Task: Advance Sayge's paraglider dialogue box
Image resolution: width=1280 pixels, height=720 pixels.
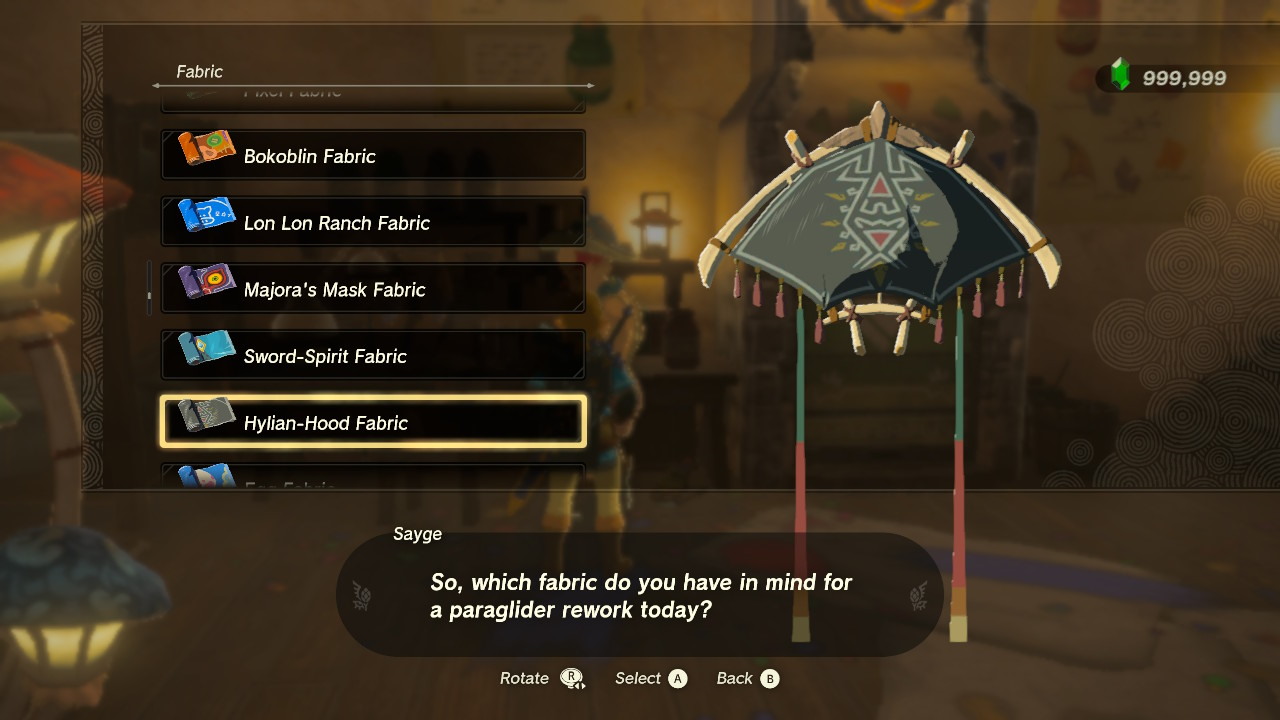Action: point(640,595)
